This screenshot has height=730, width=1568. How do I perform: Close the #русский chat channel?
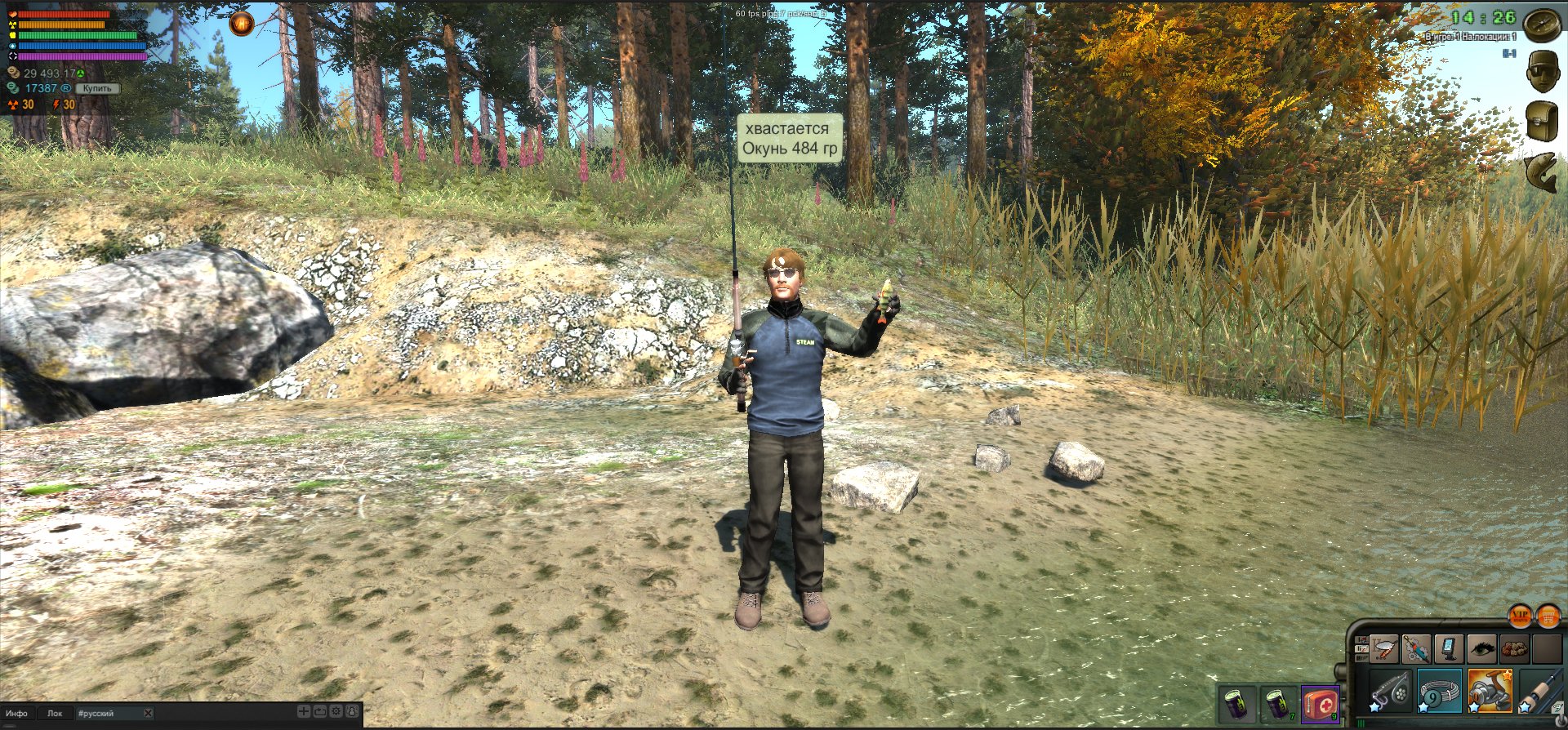[147, 713]
